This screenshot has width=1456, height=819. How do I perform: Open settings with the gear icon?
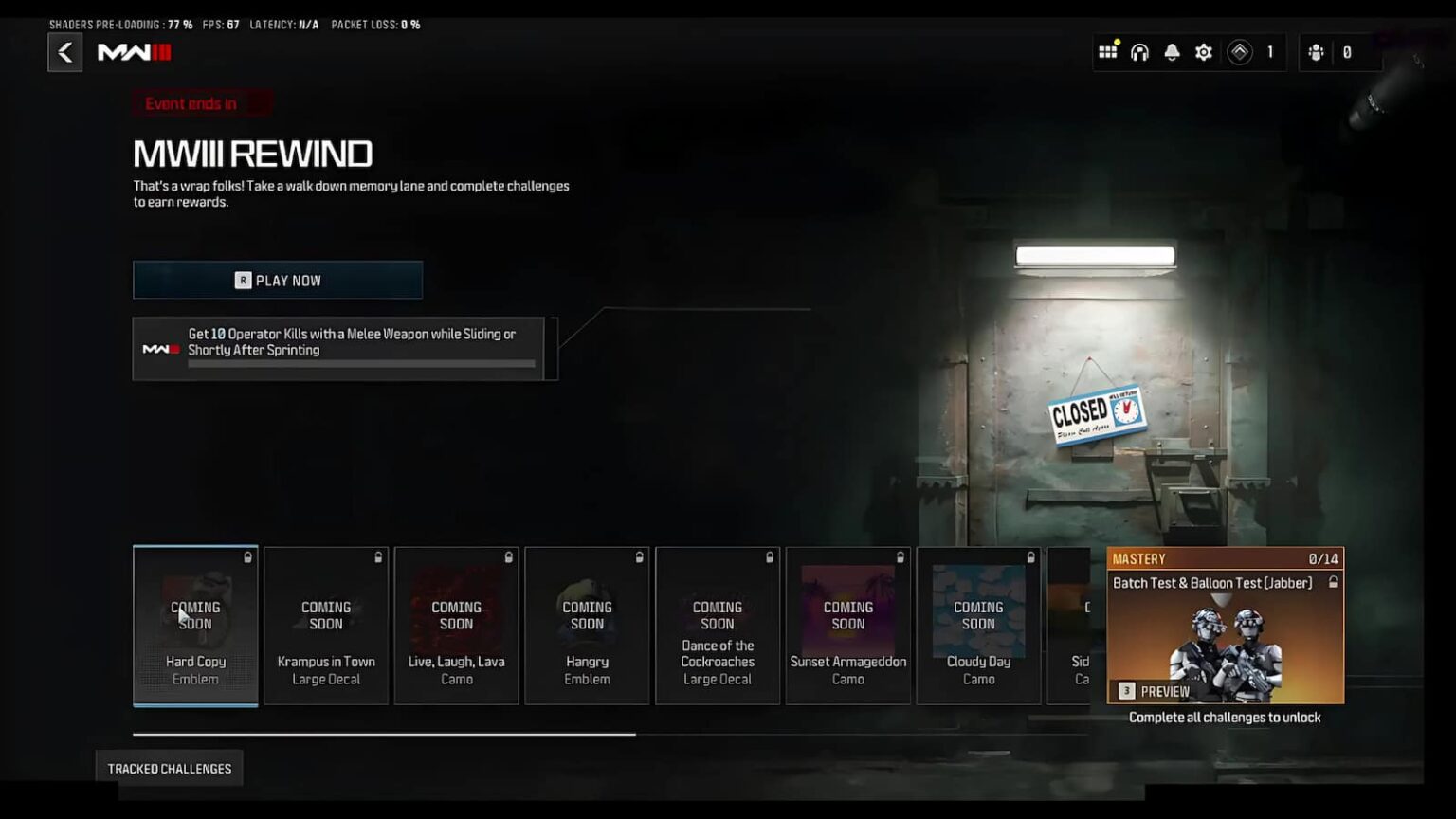pyautogui.click(x=1203, y=52)
